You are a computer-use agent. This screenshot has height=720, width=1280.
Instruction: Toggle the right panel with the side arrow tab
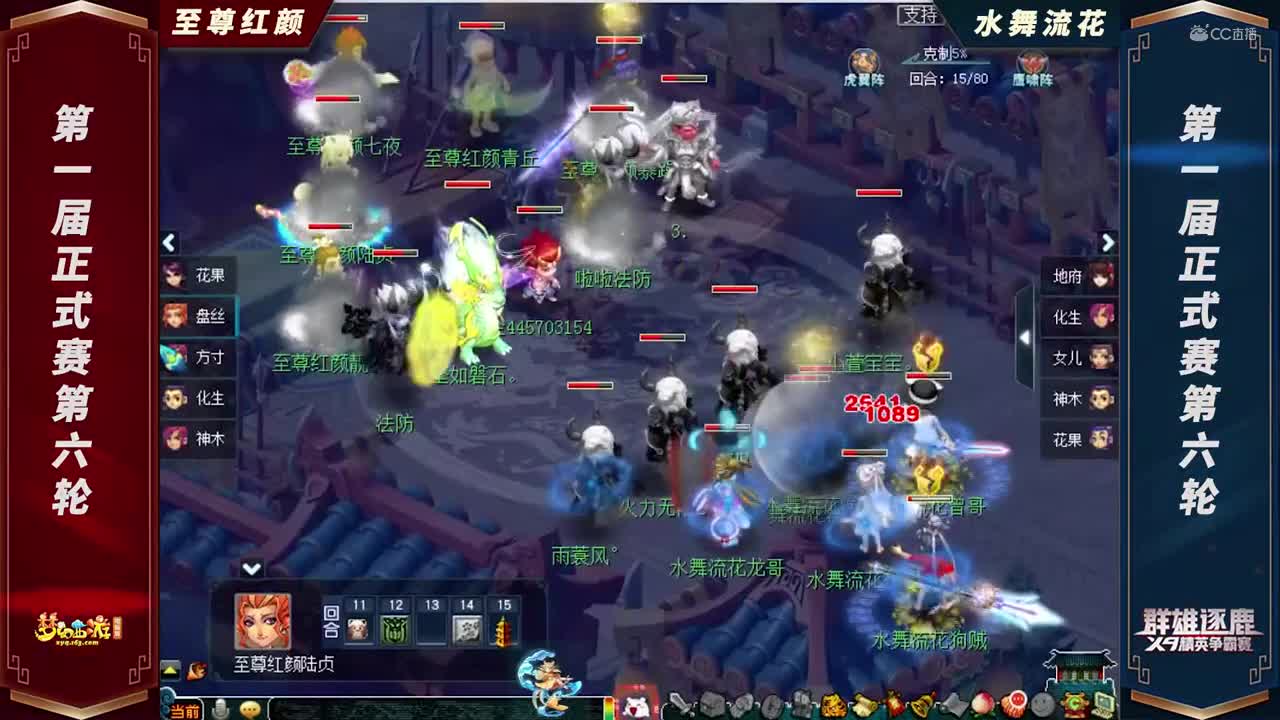tap(1025, 337)
